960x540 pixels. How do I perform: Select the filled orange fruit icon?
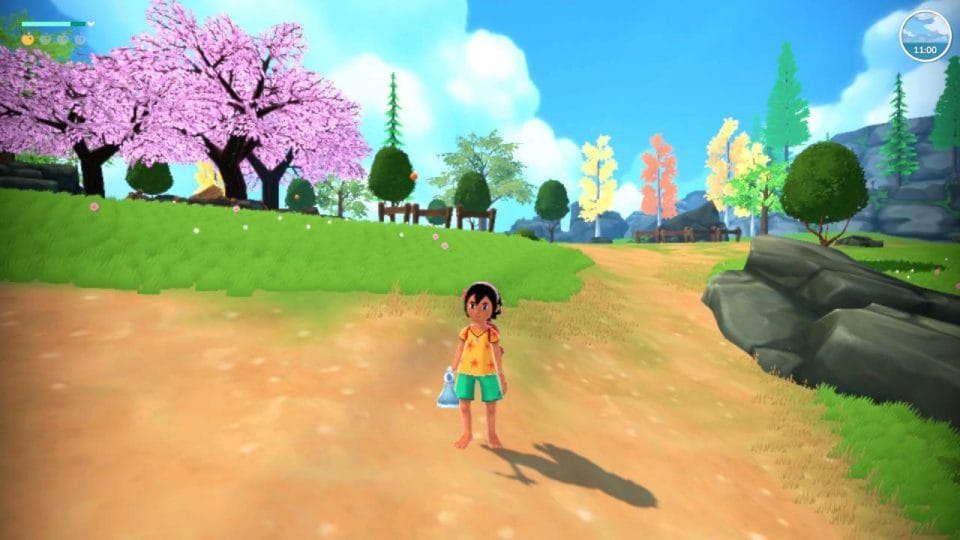click(28, 39)
